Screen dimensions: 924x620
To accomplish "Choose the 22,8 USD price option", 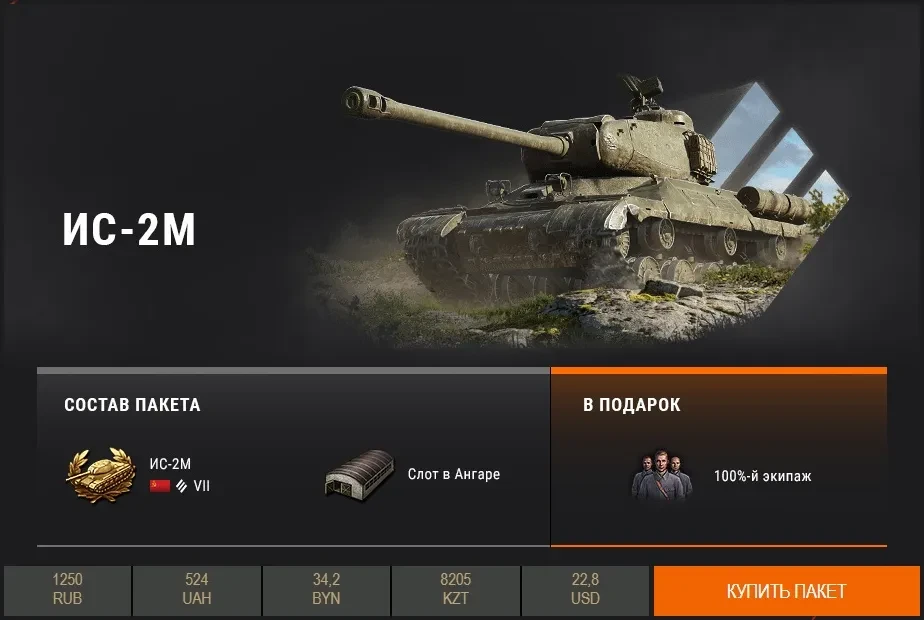I will (x=585, y=590).
